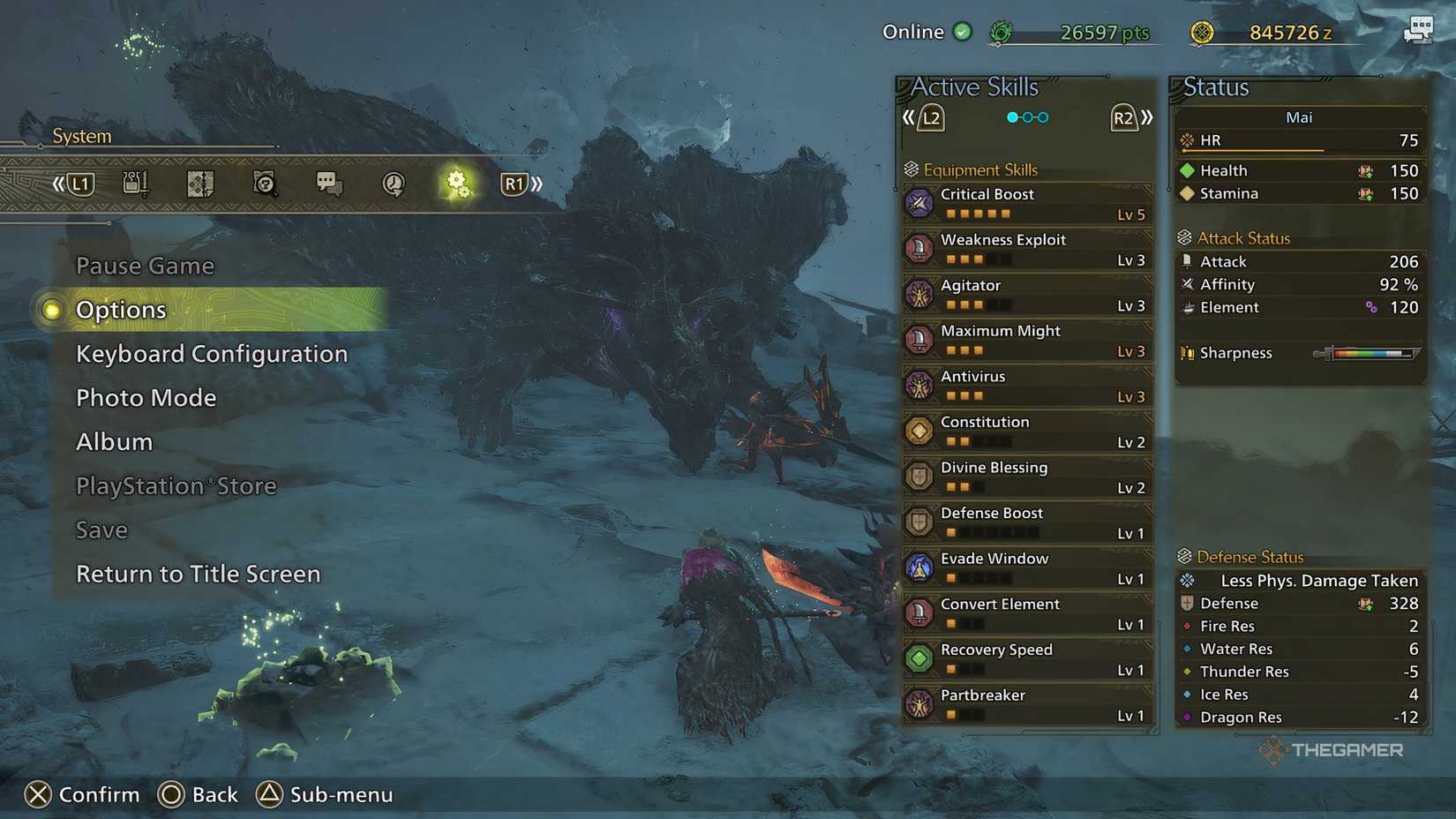Screen dimensions: 1456x819
Task: Select the chat messages icon in the menu bar
Action: pyautogui.click(x=328, y=183)
